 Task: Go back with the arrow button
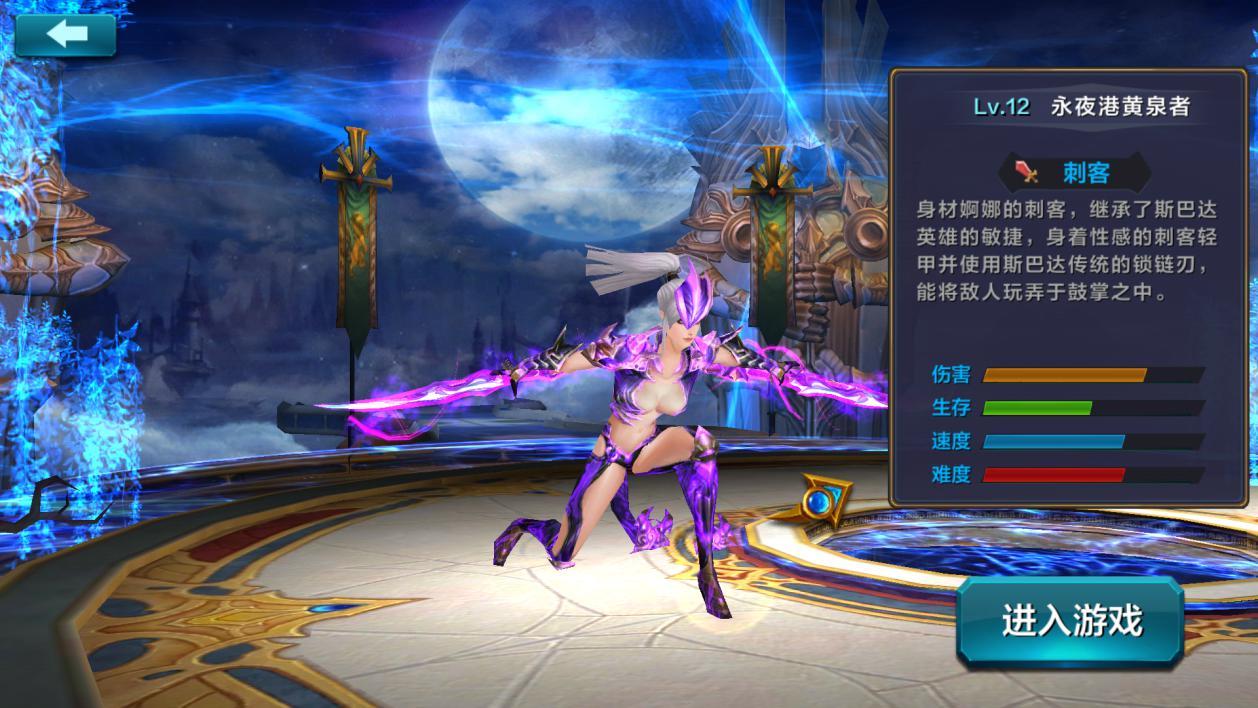(x=65, y=35)
